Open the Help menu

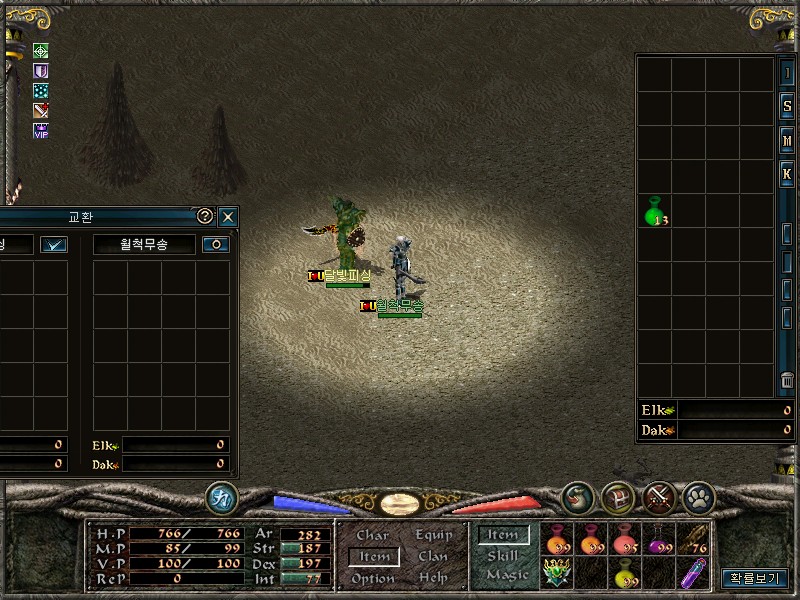433,578
